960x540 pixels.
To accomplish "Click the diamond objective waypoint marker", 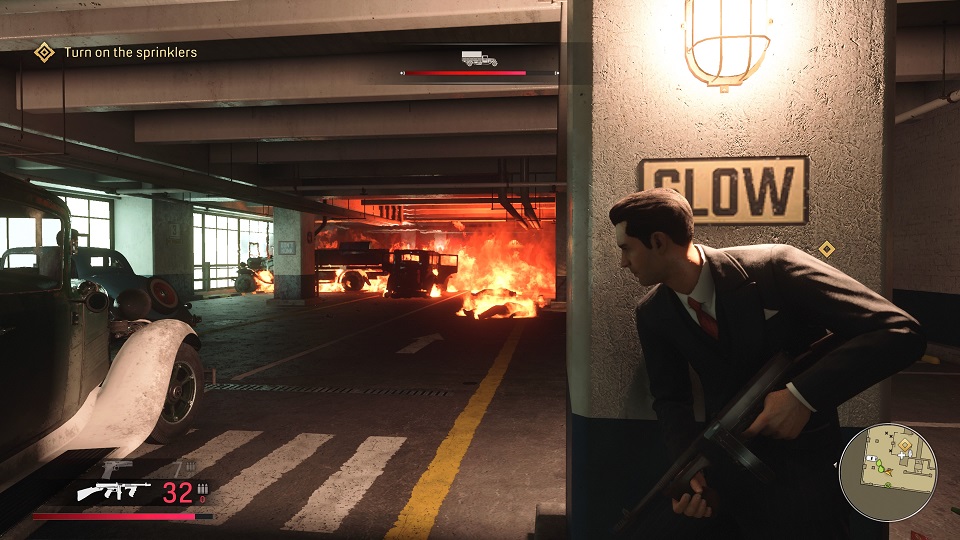I will coord(826,248).
